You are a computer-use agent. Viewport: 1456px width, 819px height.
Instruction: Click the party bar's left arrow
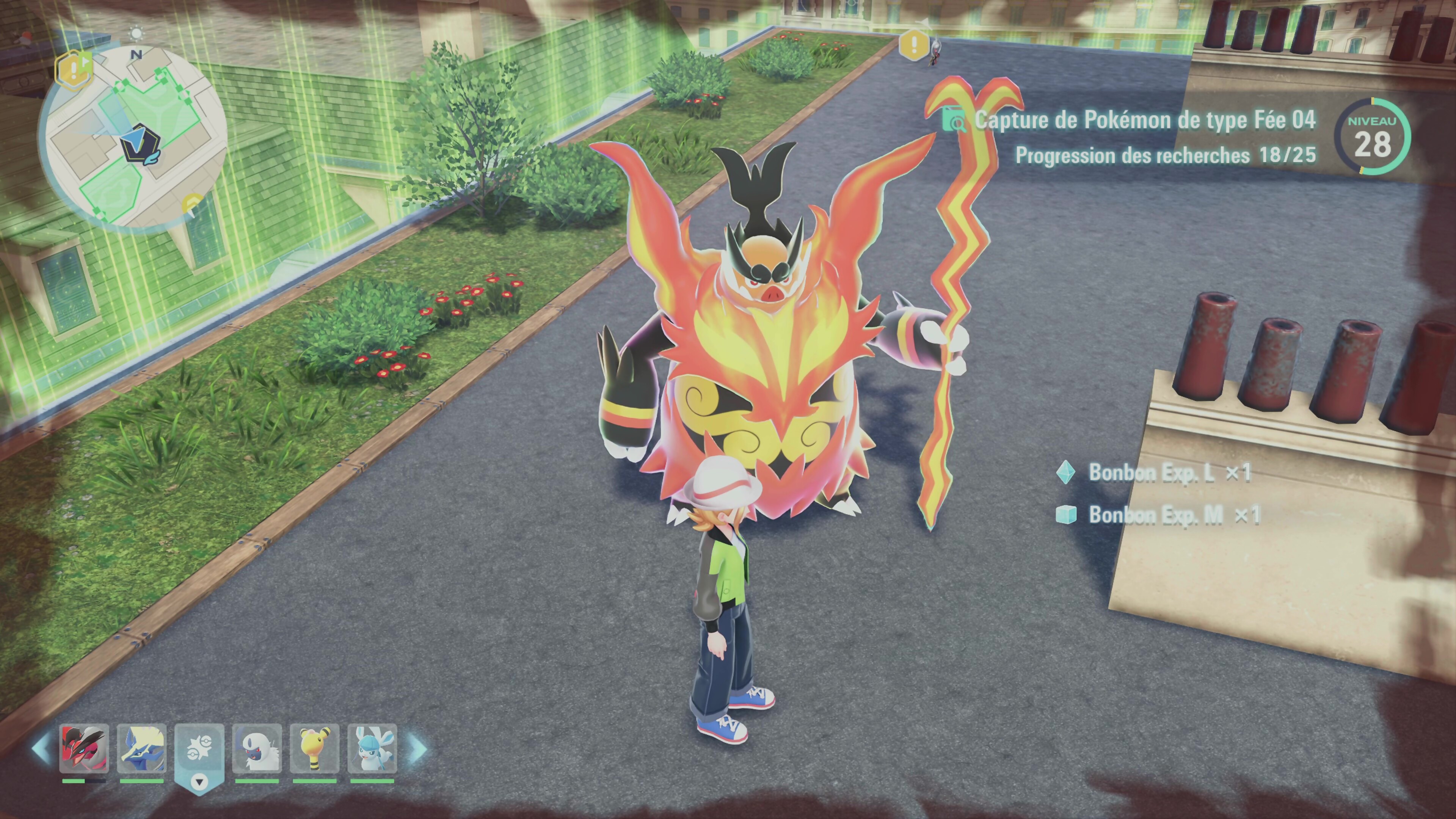coord(41,748)
